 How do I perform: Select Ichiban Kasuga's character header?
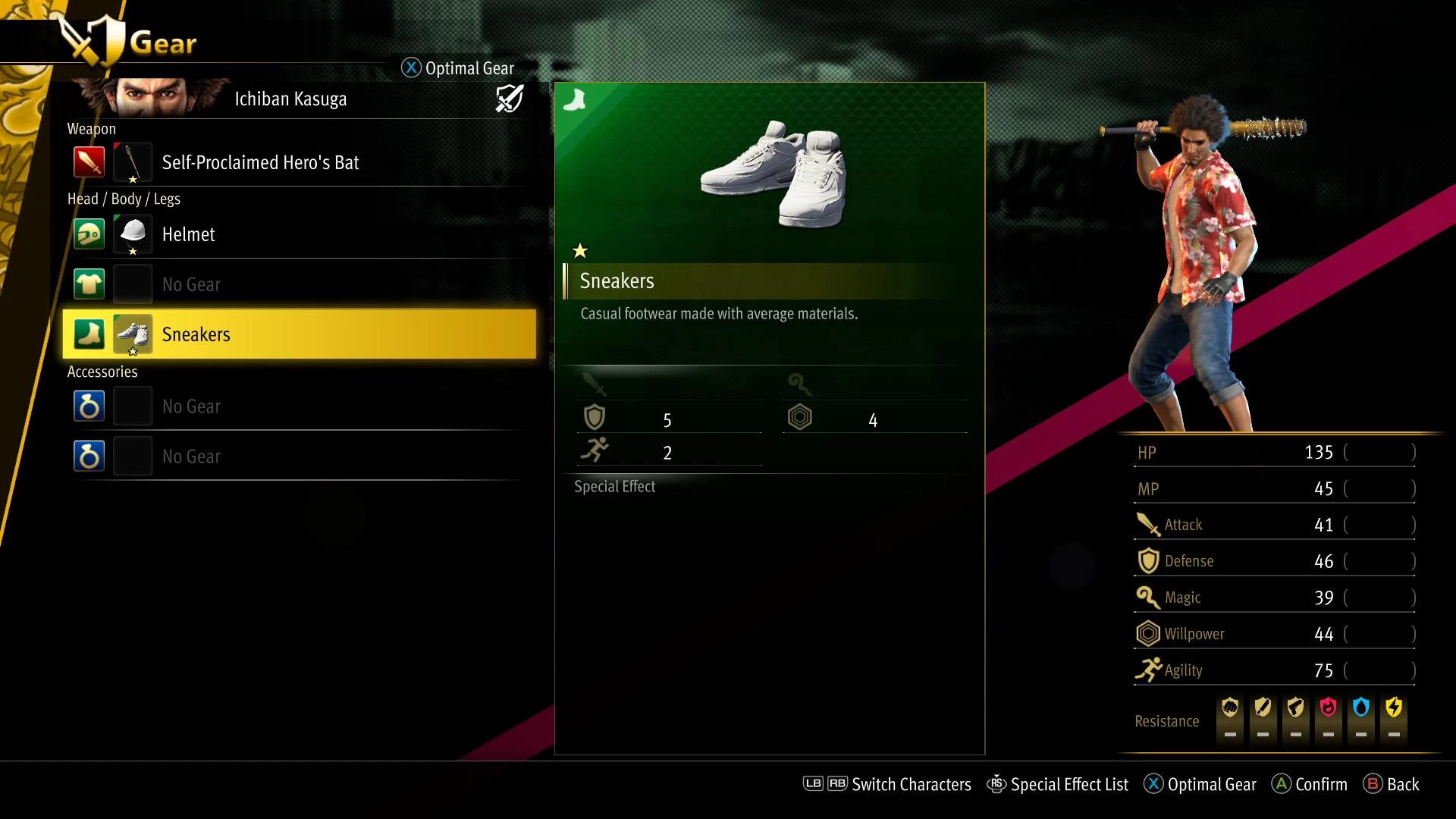[290, 99]
